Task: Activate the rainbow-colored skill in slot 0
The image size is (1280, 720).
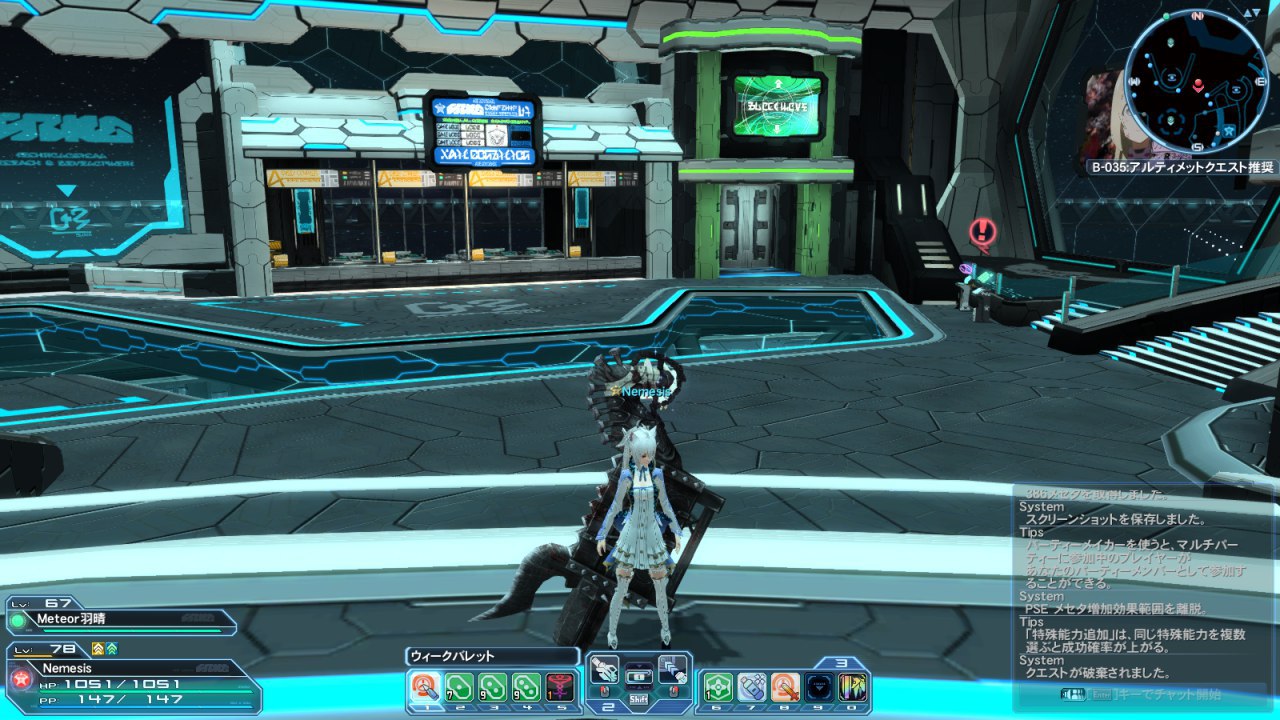Action: pyautogui.click(x=853, y=687)
